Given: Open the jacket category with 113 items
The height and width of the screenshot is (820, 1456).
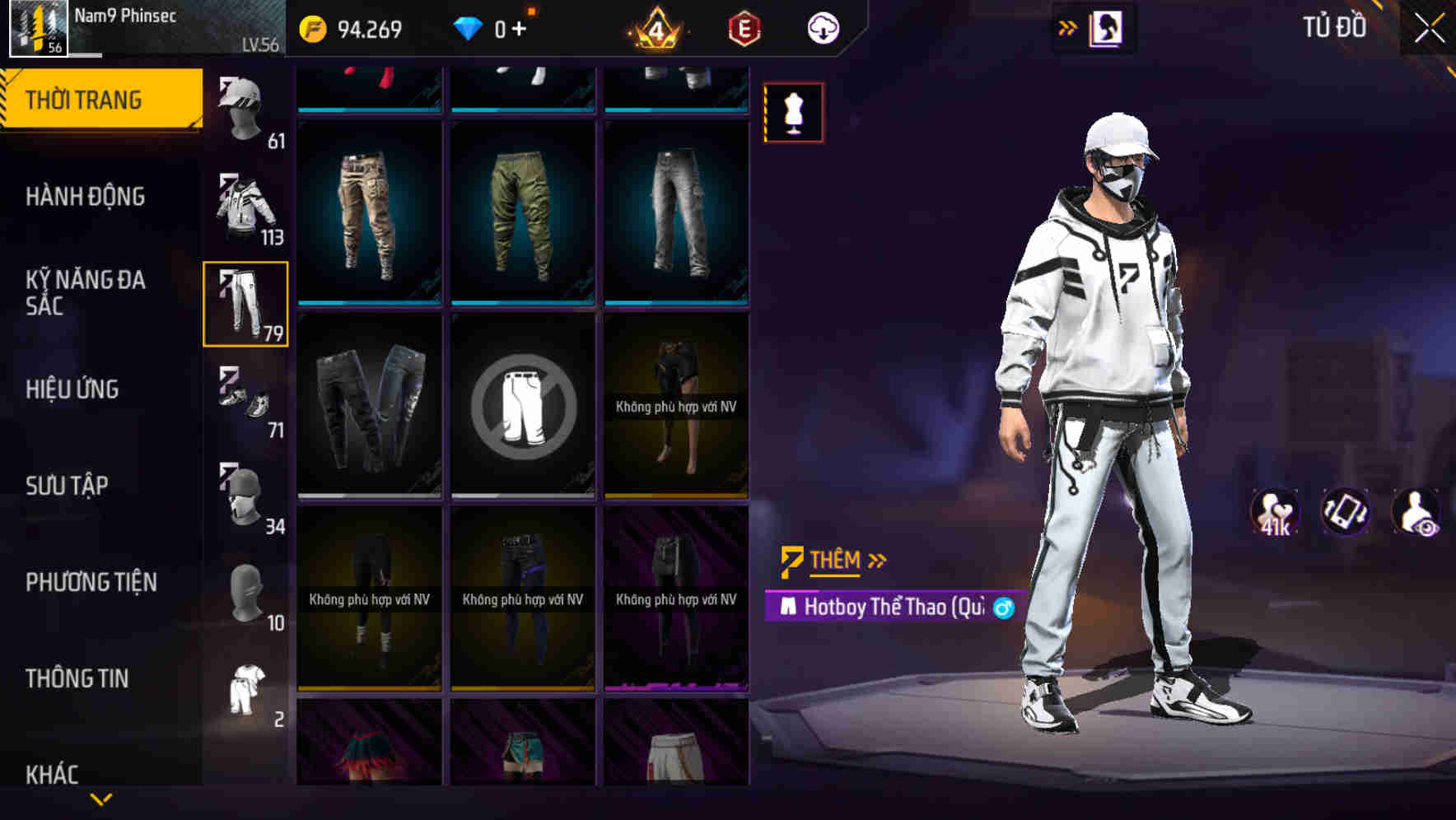Looking at the screenshot, I should tap(245, 204).
